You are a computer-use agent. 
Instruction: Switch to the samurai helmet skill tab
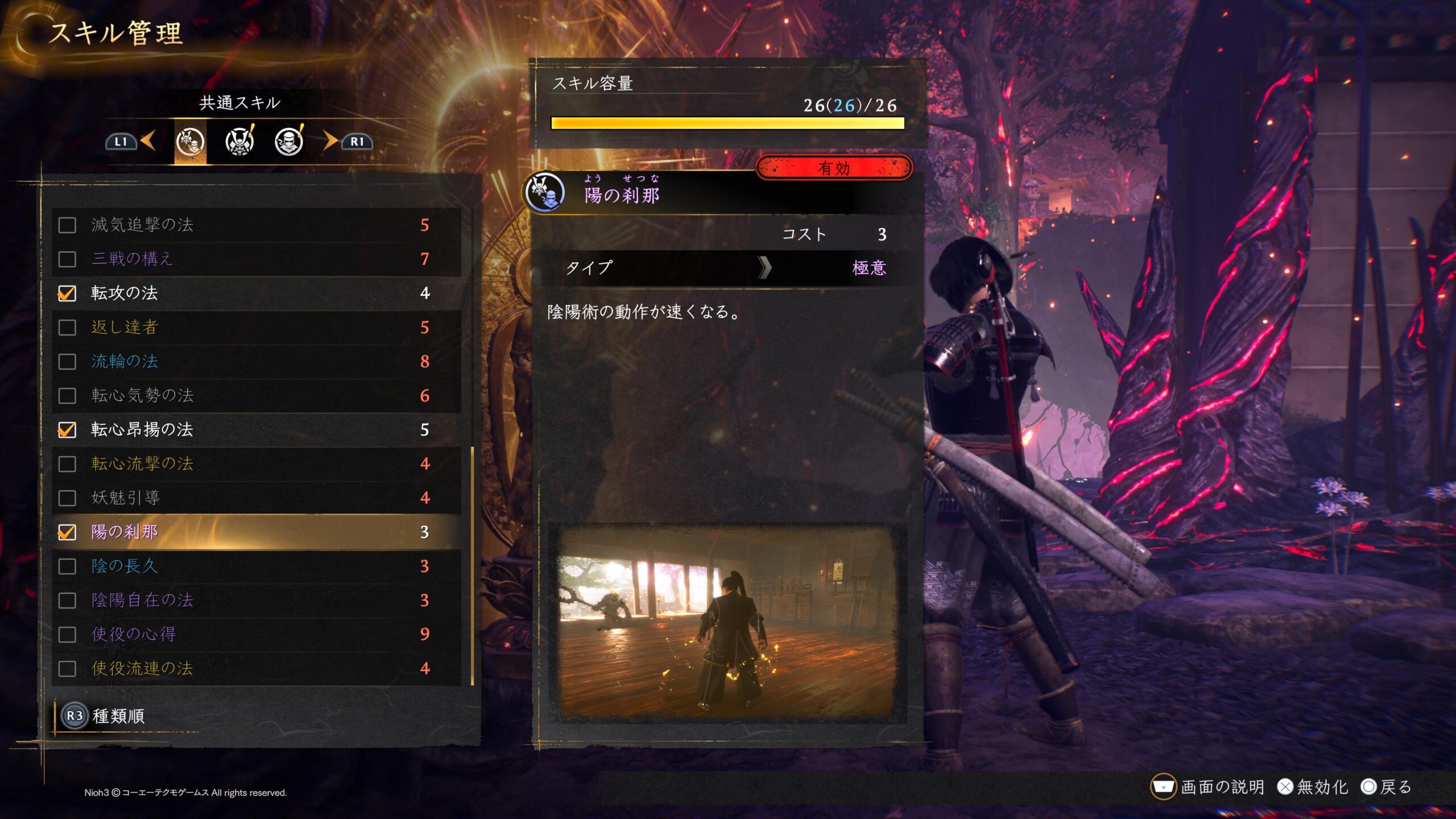(x=239, y=142)
